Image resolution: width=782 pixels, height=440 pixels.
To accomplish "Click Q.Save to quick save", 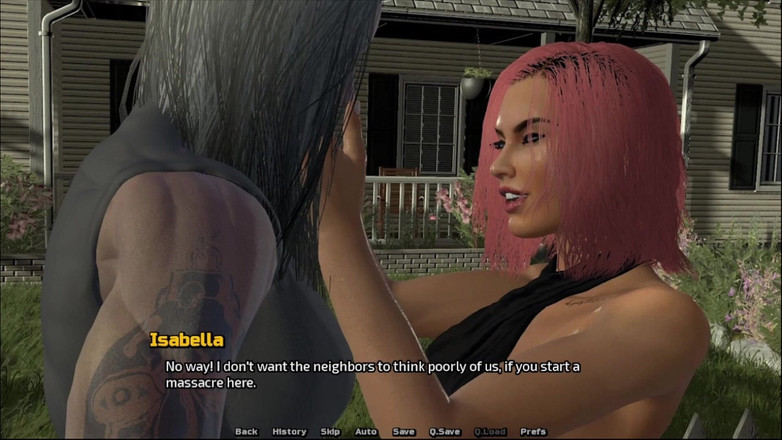I will [x=445, y=432].
